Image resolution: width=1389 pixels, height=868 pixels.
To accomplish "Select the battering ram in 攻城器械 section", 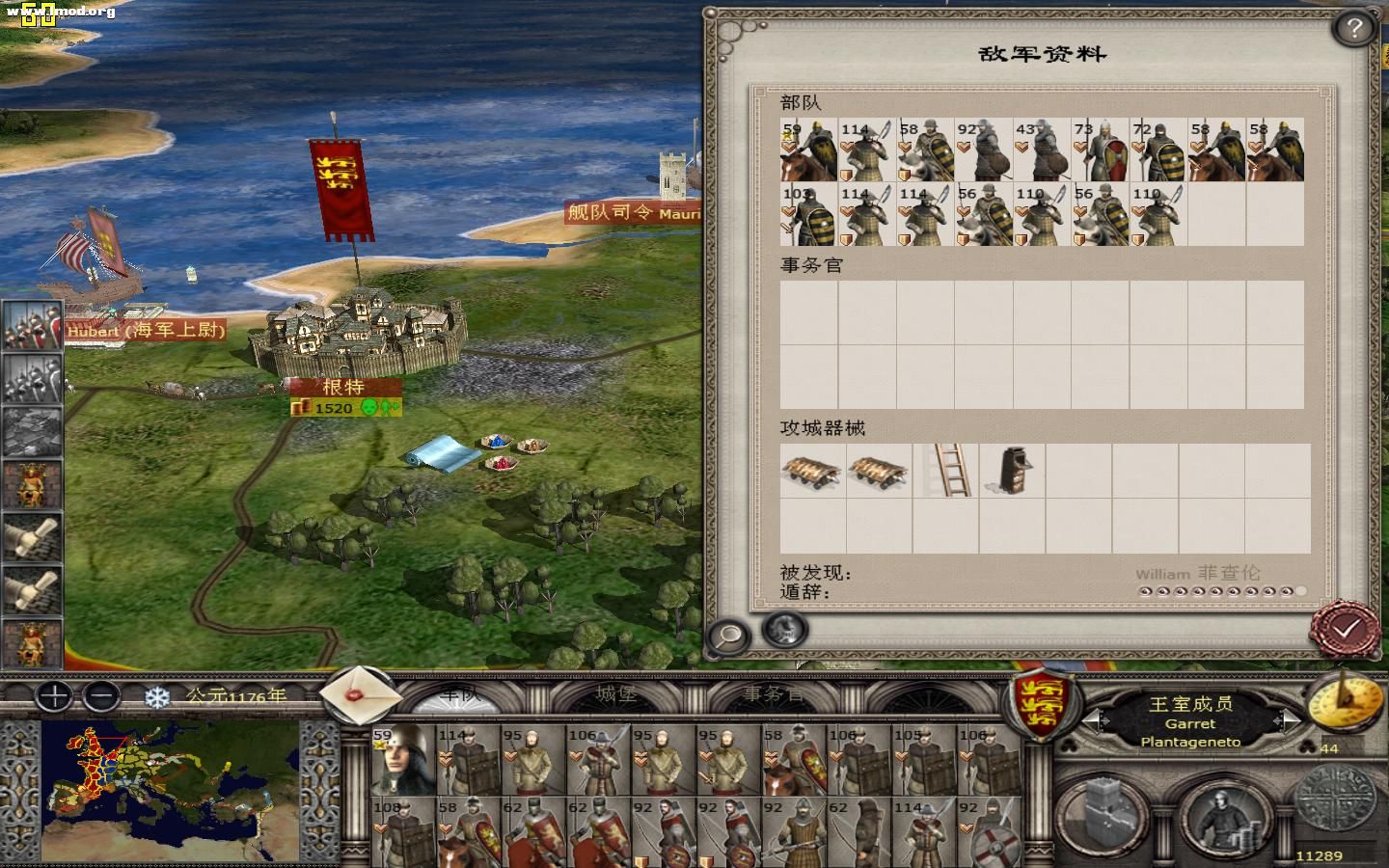I will tap(810, 473).
